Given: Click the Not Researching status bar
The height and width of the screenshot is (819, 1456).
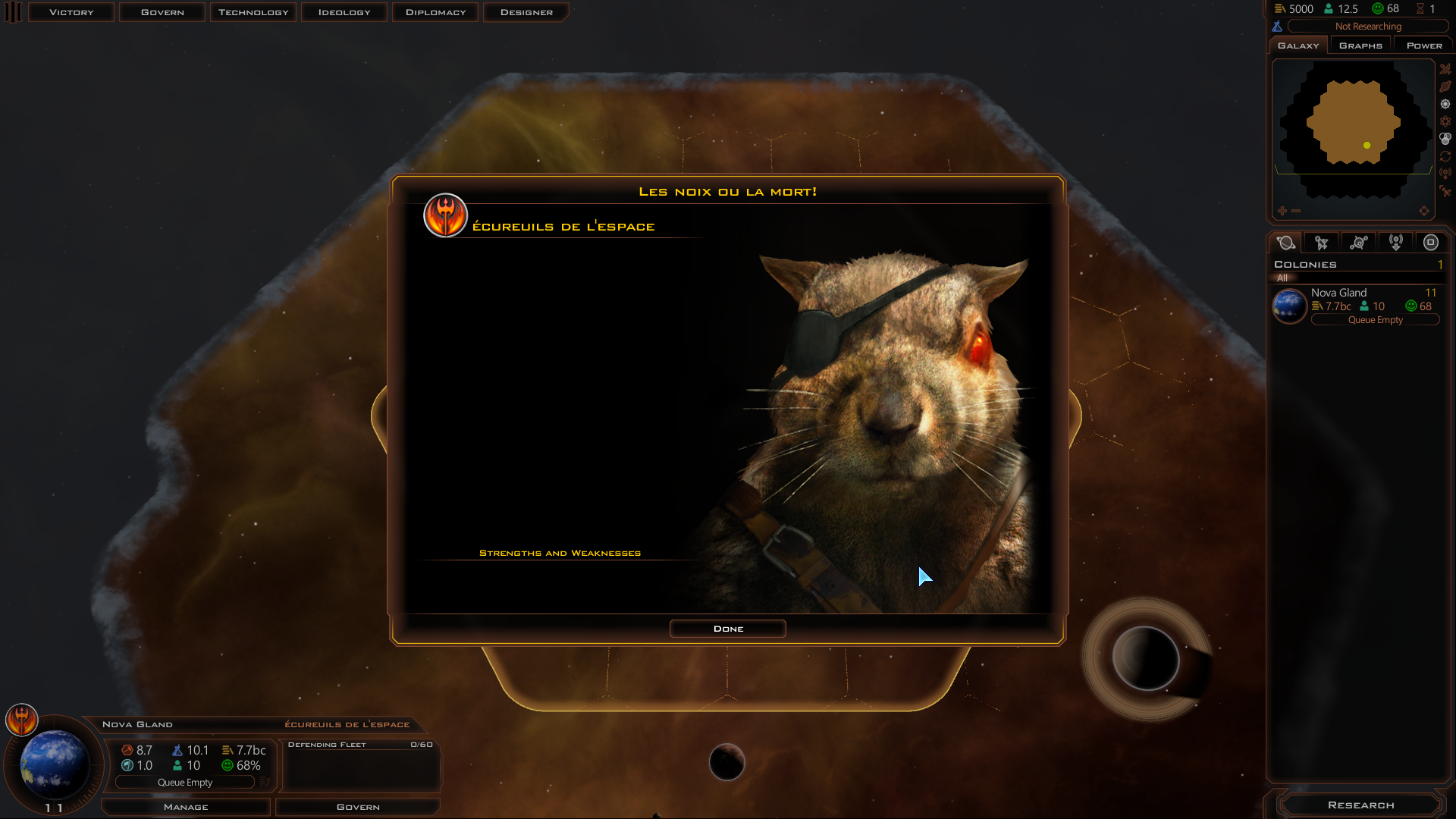Looking at the screenshot, I should click(x=1367, y=27).
